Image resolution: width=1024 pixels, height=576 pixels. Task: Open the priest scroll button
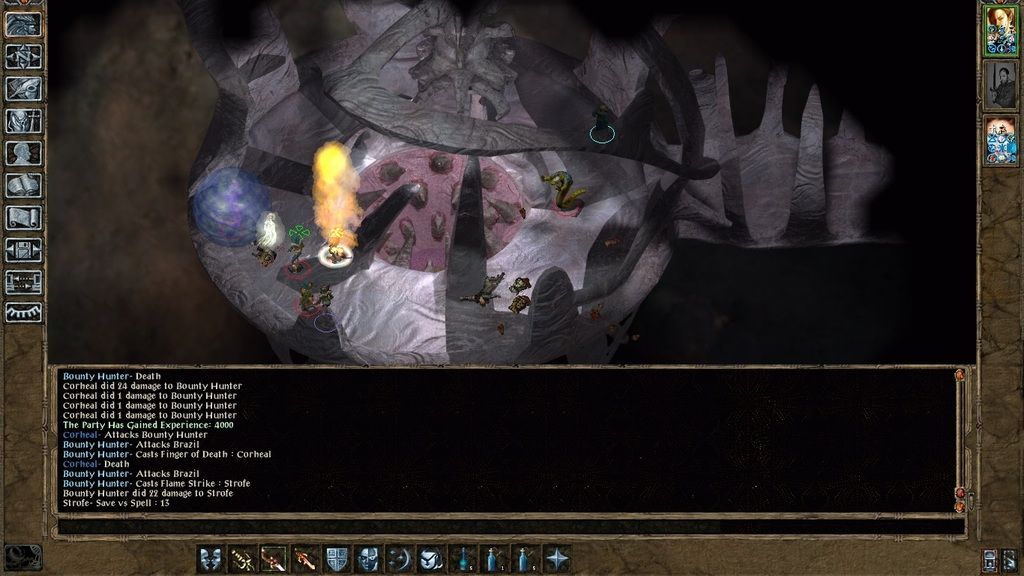pos(22,217)
